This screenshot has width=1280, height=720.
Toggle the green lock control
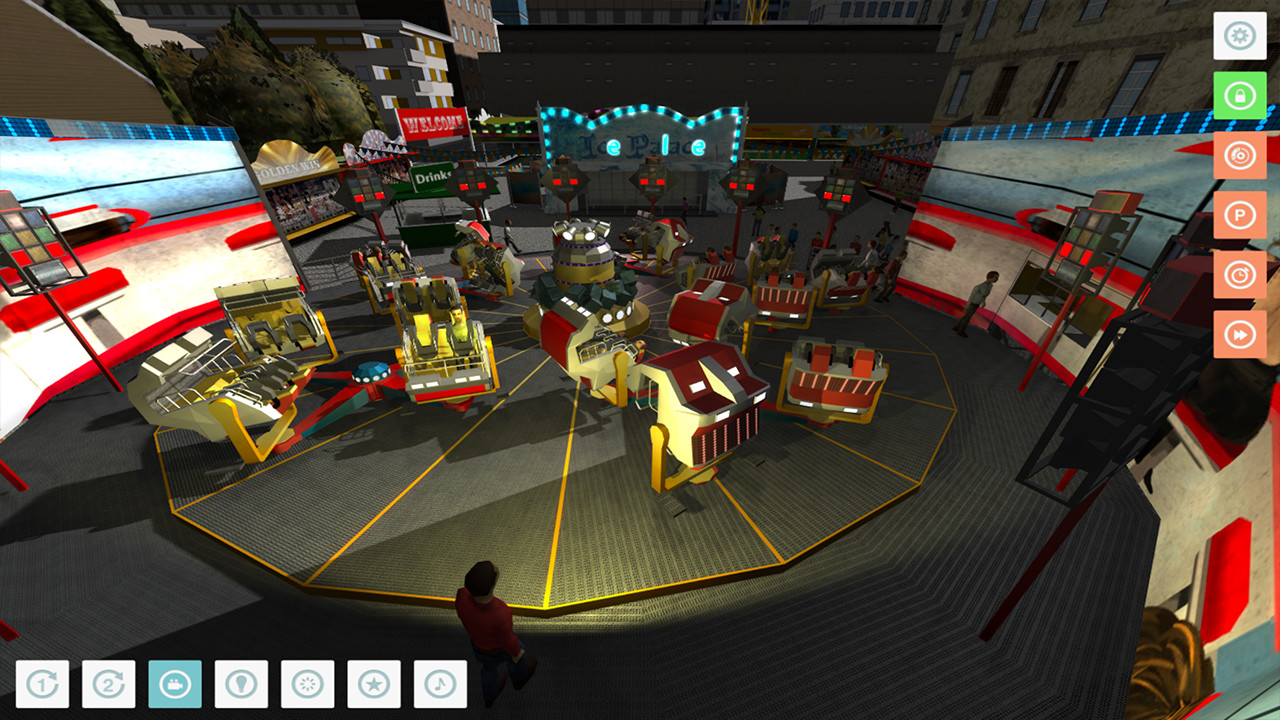tap(1240, 98)
